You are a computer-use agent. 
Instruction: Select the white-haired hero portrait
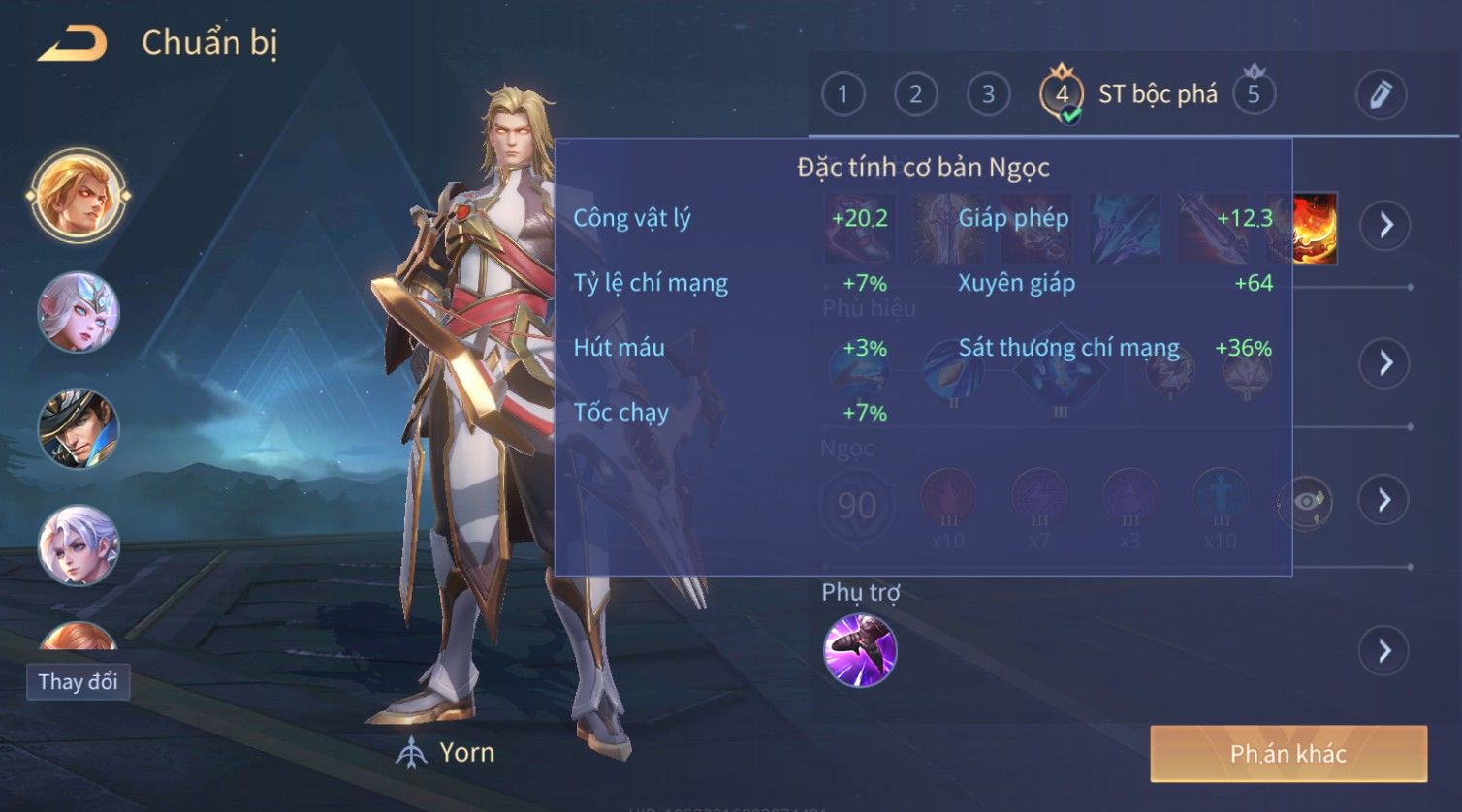(79, 546)
